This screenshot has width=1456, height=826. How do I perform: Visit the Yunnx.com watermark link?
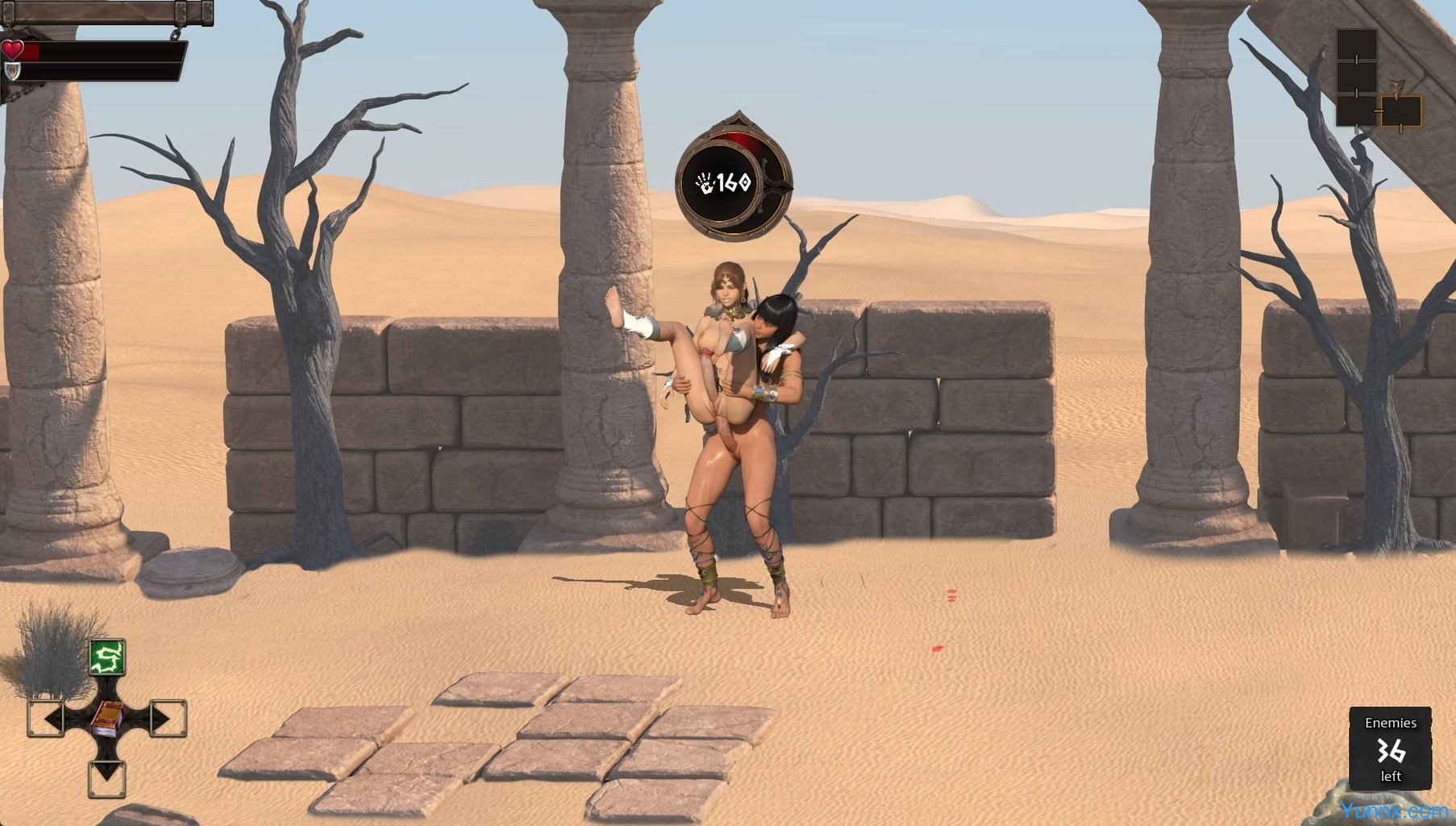point(1394,811)
